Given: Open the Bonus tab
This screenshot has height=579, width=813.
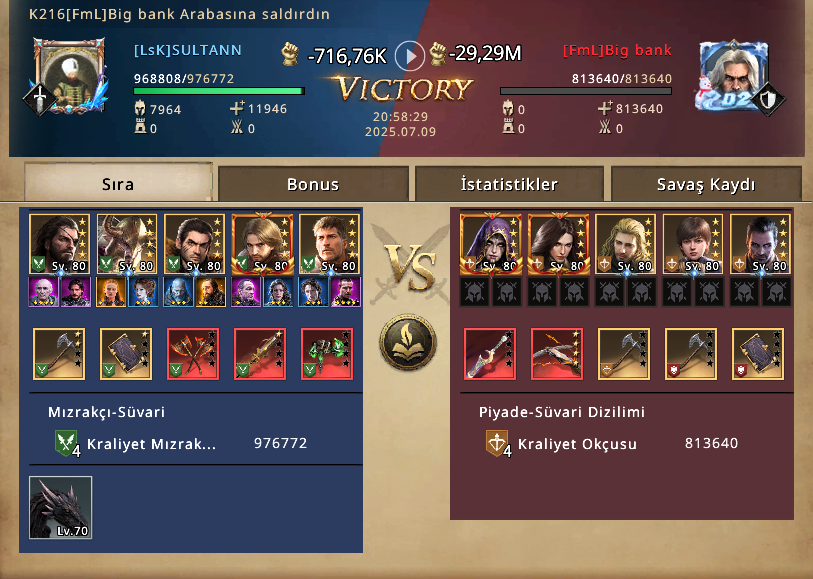Looking at the screenshot, I should pos(313,184).
